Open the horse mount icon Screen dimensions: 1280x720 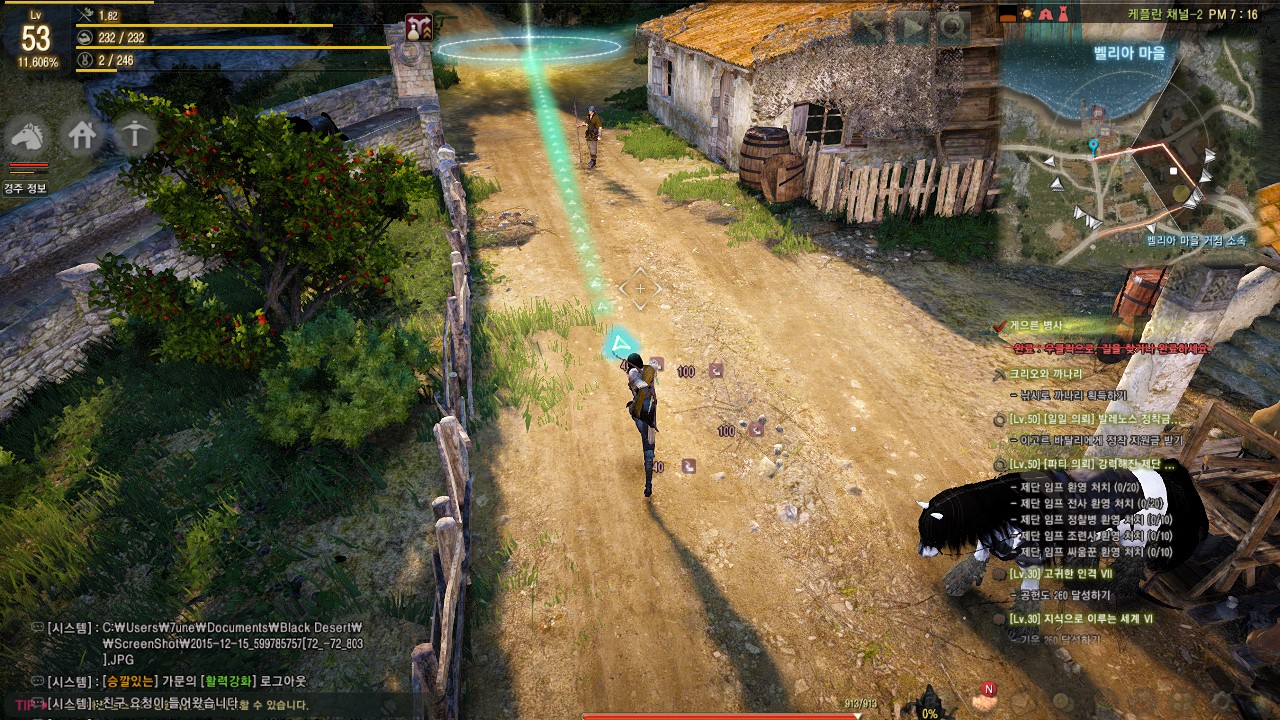30,135
